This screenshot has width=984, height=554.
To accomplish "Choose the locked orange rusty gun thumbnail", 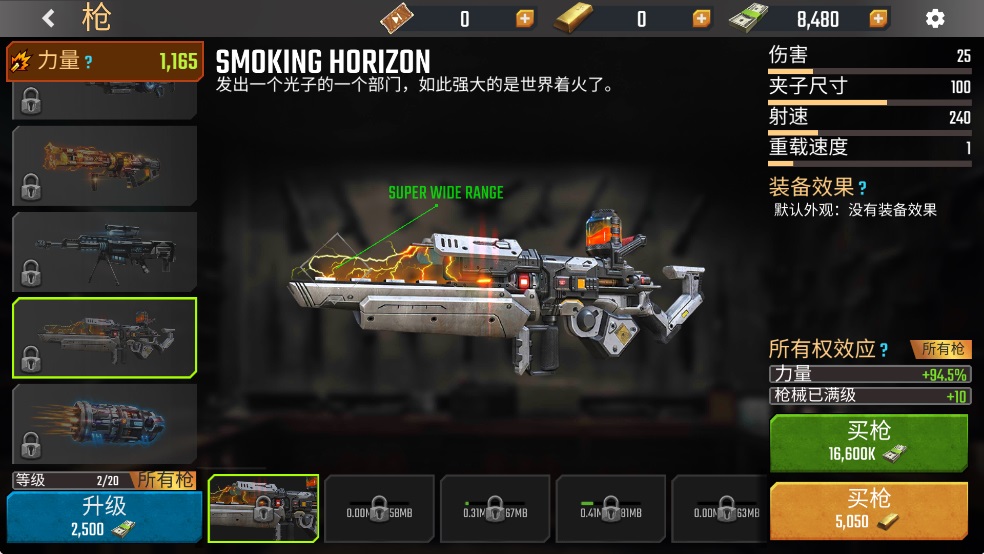I will tap(104, 165).
